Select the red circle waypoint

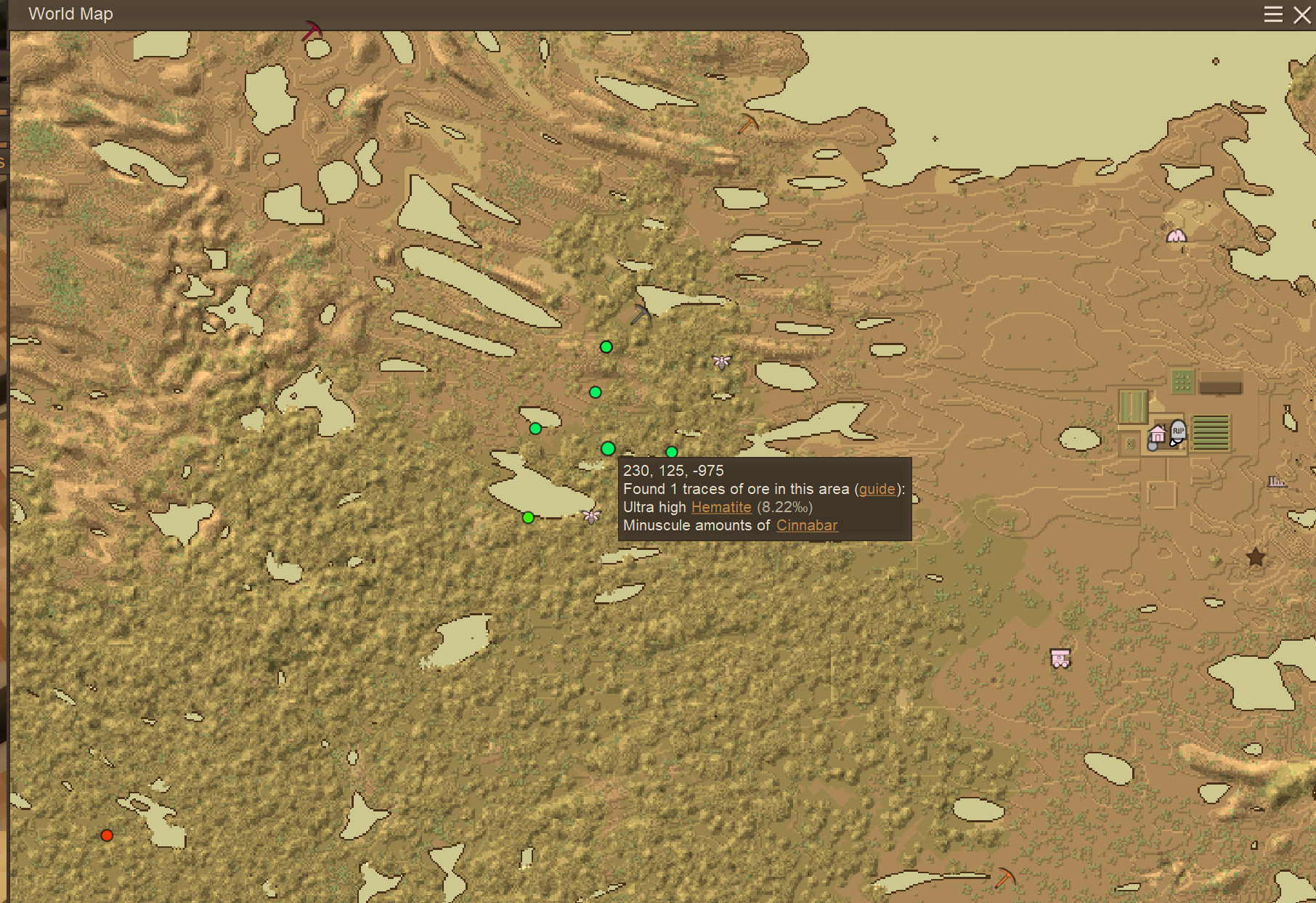pyautogui.click(x=107, y=835)
